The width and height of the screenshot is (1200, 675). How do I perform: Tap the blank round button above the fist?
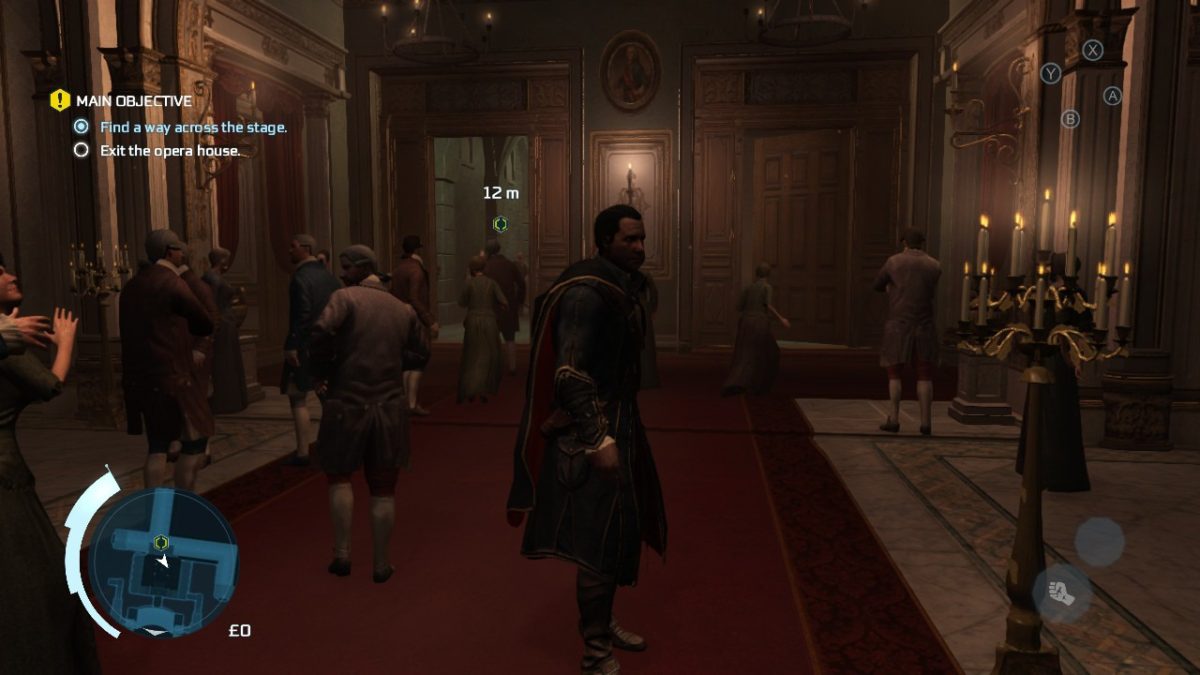pos(1099,541)
